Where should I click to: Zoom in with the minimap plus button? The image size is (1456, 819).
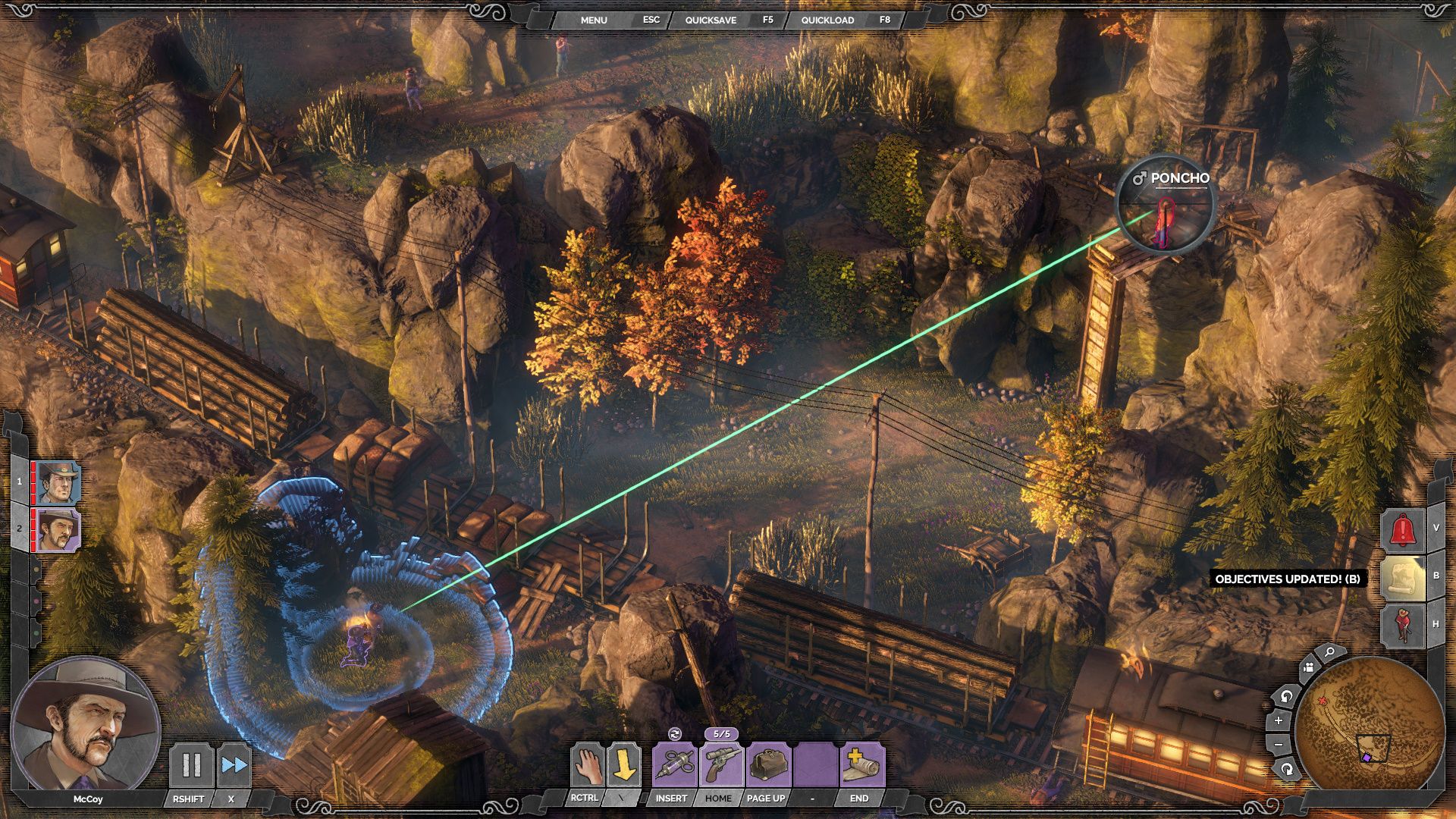pos(1279,720)
